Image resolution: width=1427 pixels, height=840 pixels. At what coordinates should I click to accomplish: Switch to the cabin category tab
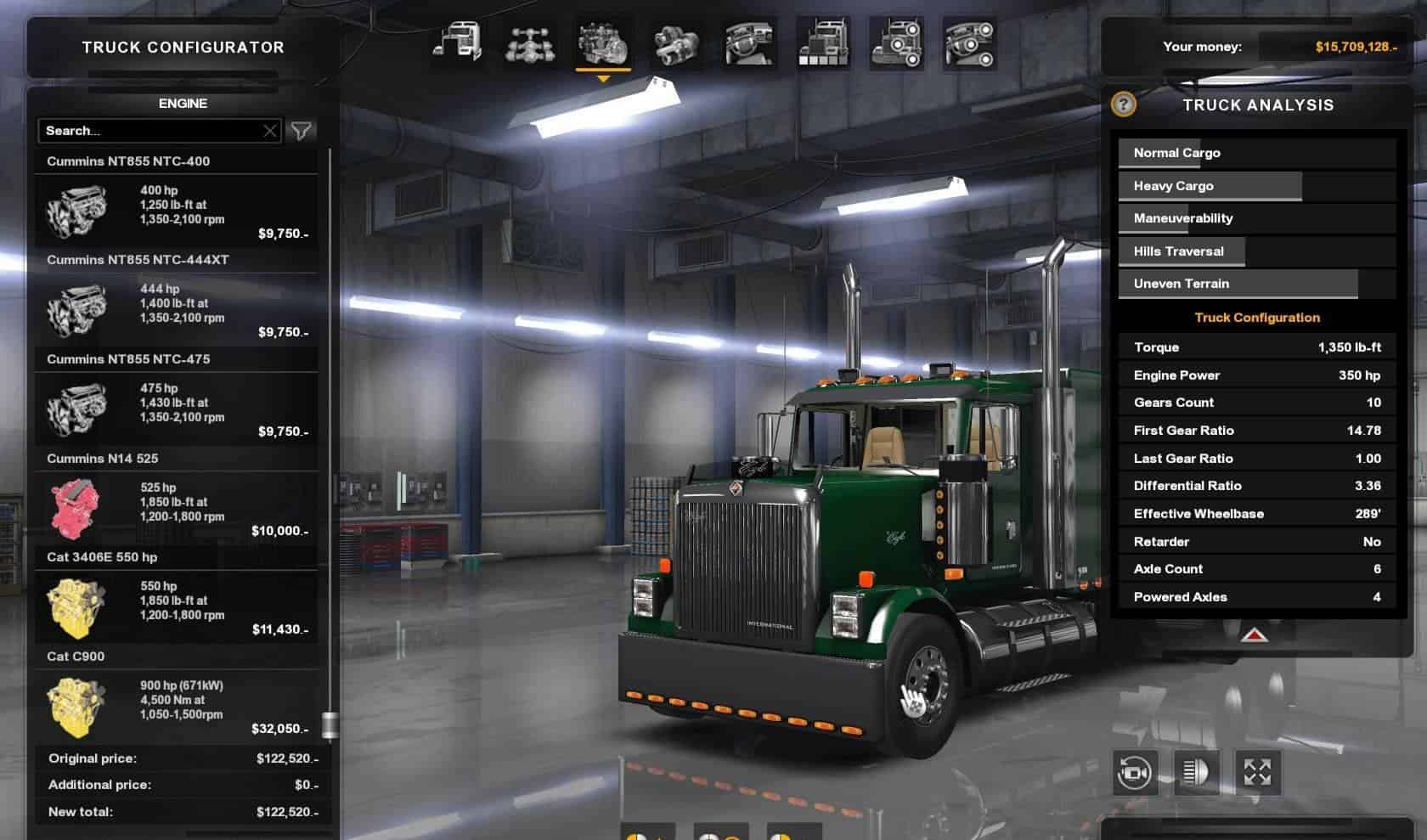tap(457, 43)
